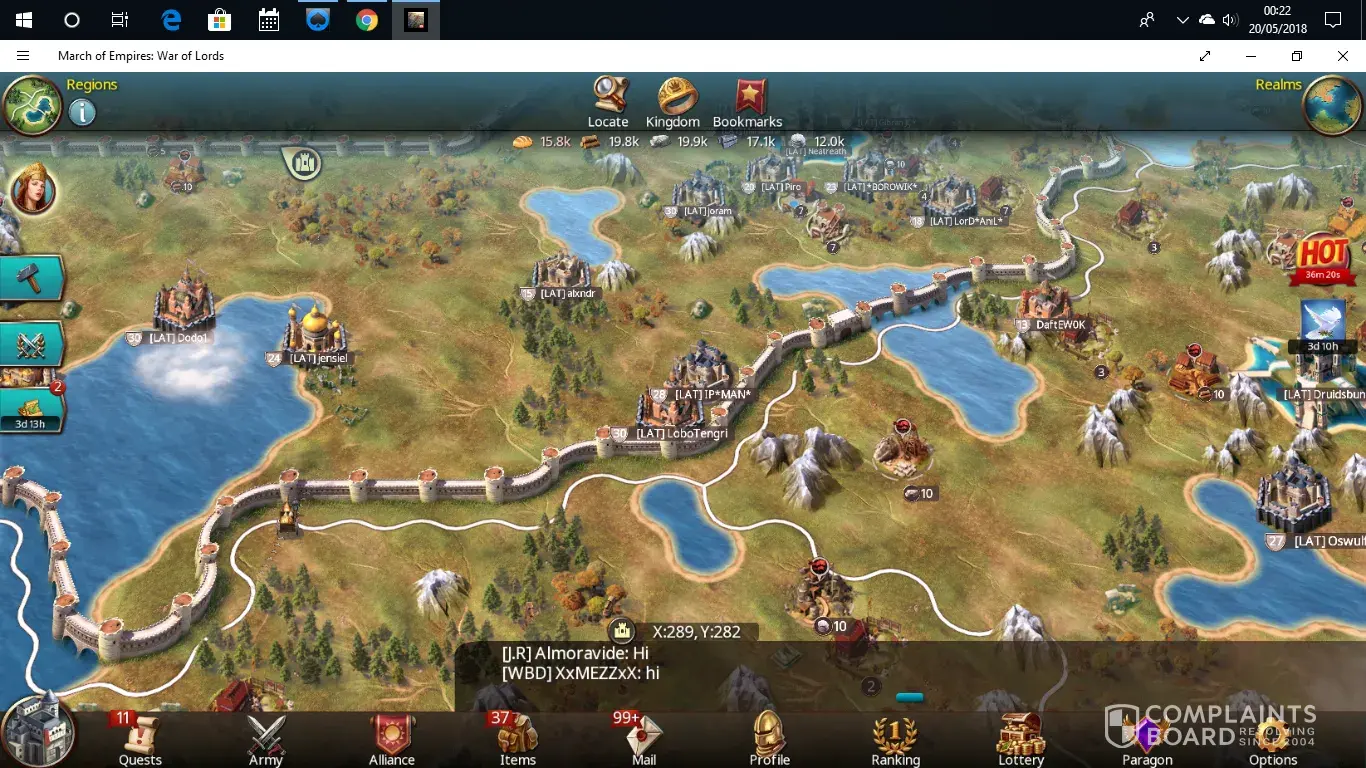Close the game window
The image size is (1366, 768).
click(1343, 56)
